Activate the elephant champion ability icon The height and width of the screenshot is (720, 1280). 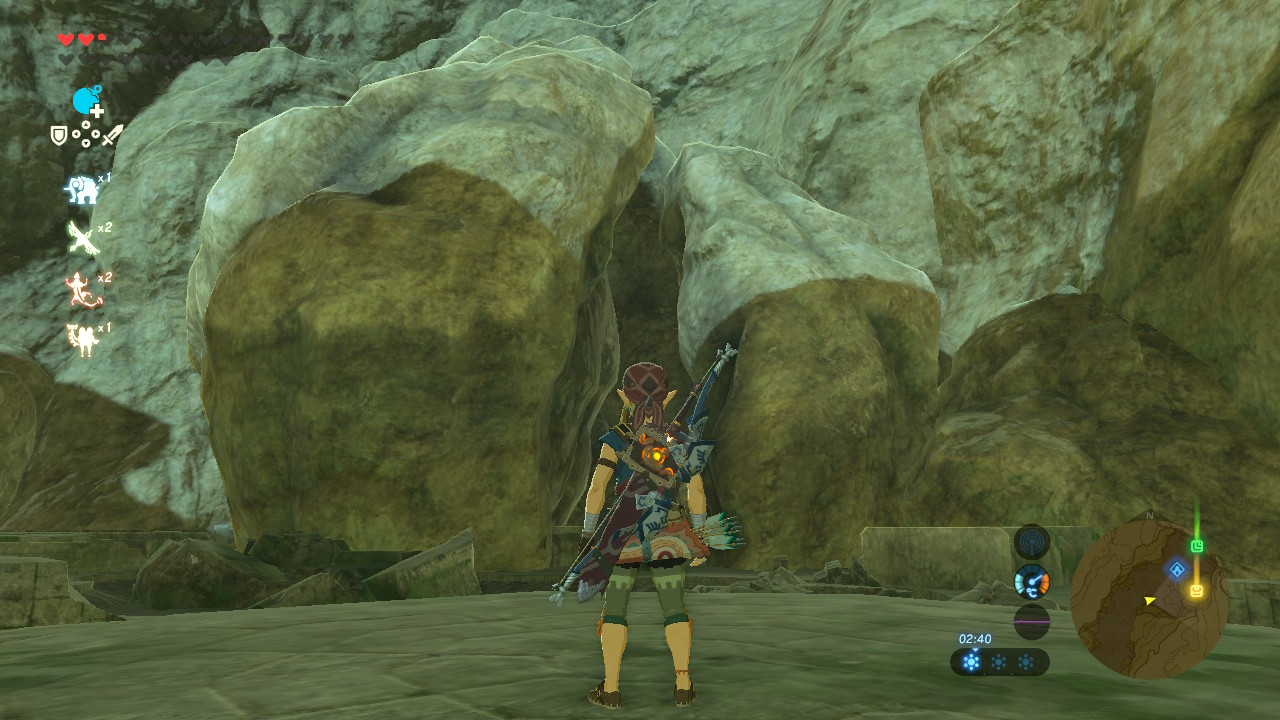82,189
